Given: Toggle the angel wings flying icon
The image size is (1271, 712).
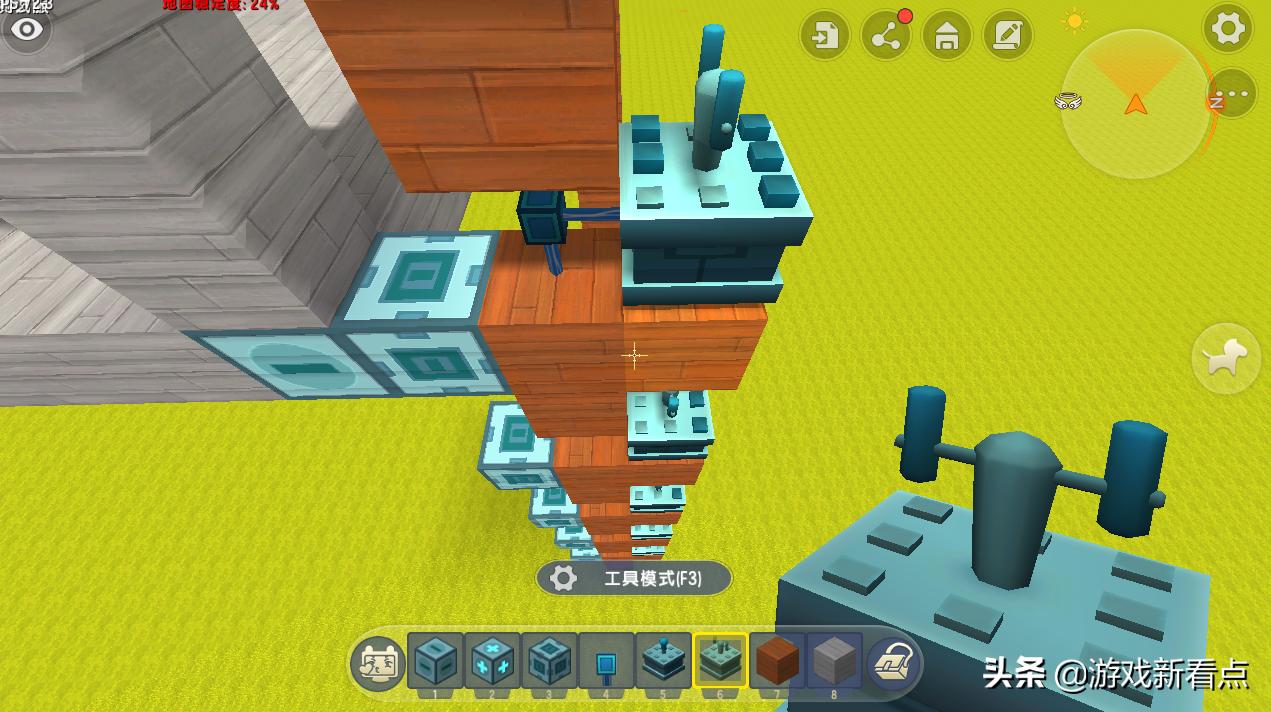Looking at the screenshot, I should [1067, 101].
